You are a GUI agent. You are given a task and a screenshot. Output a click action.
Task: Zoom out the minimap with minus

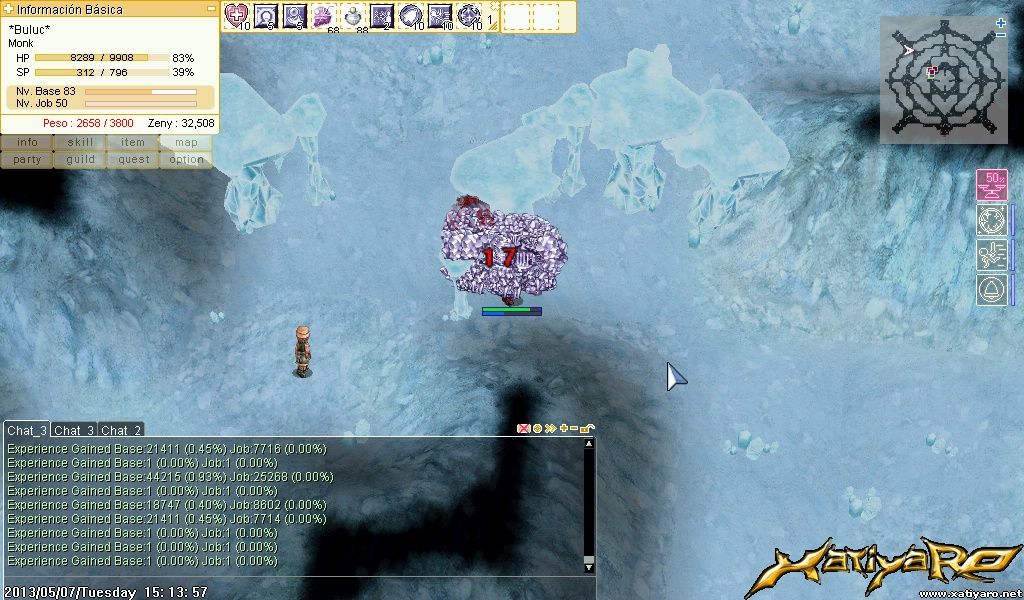coord(1001,35)
